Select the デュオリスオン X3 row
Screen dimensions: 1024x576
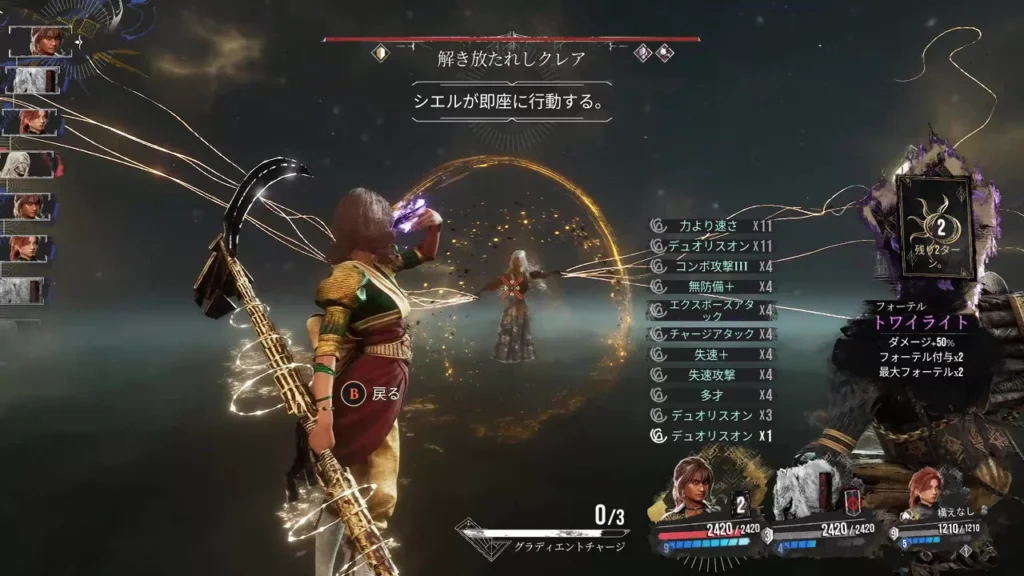[711, 415]
